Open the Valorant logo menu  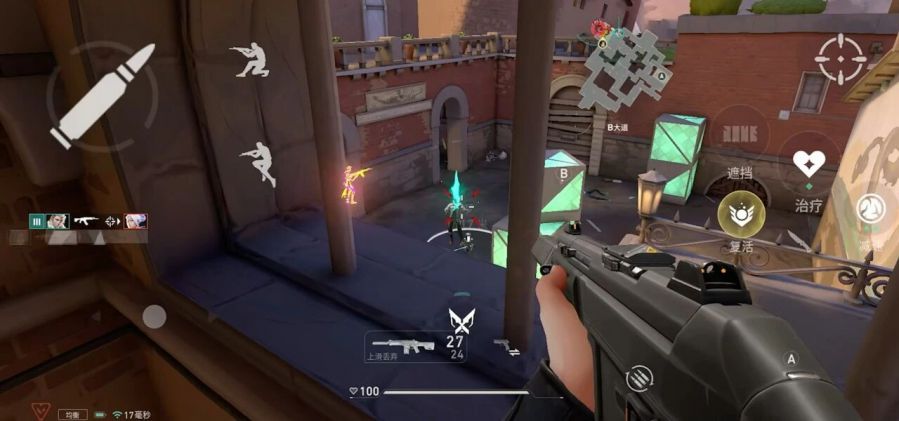[x=41, y=411]
